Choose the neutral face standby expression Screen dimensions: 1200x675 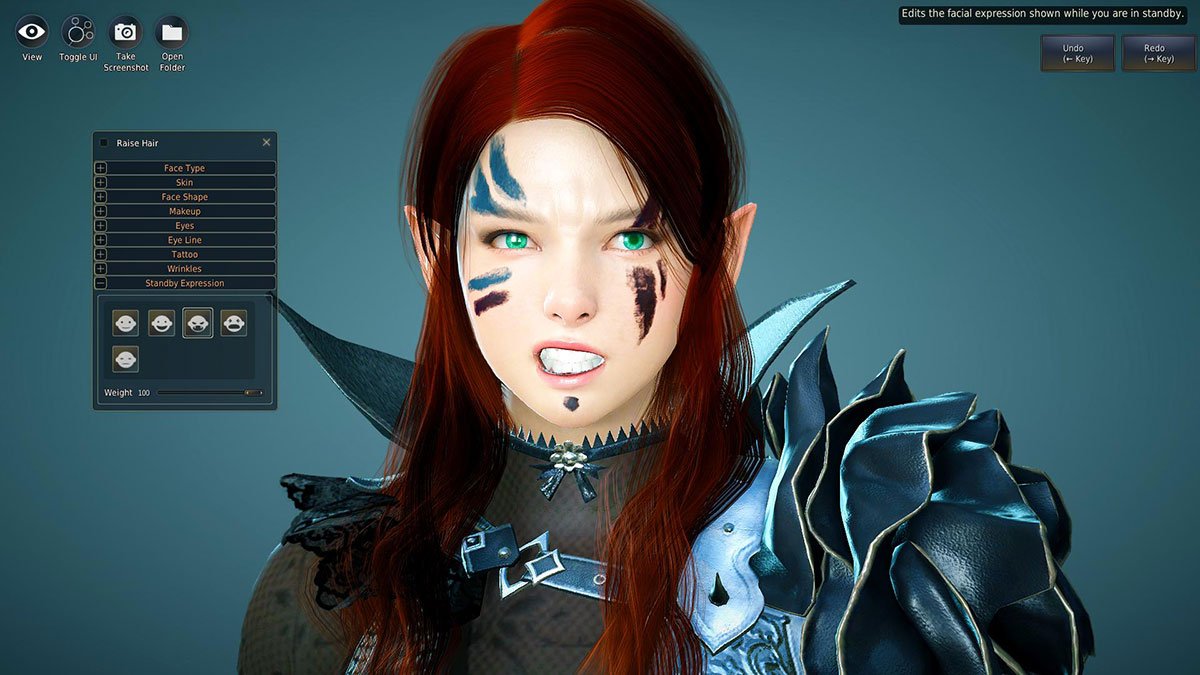click(125, 322)
